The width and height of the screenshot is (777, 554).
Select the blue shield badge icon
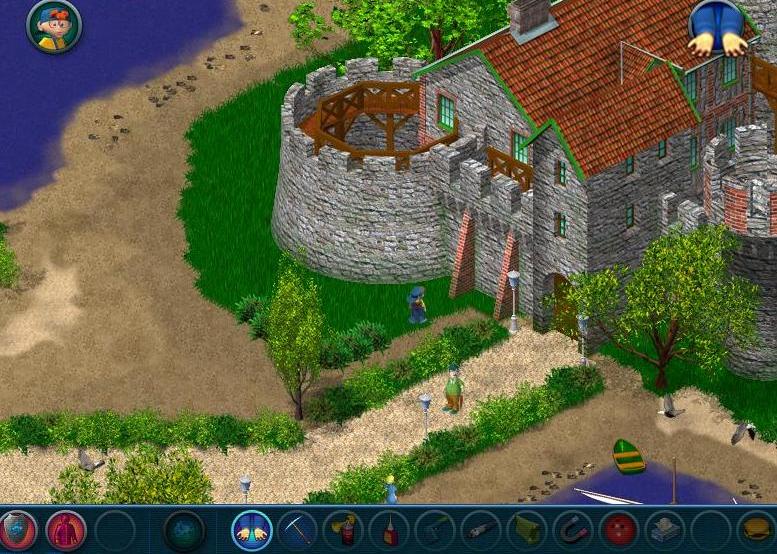pos(17,529)
